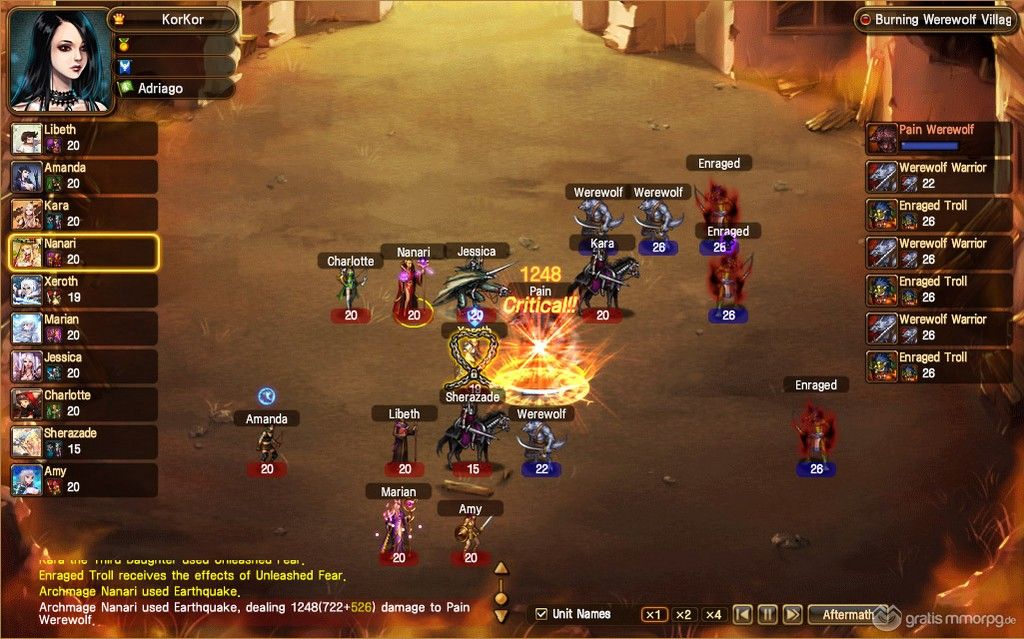1024x639 pixels.
Task: Set battle speed to x4
Action: coord(713,614)
